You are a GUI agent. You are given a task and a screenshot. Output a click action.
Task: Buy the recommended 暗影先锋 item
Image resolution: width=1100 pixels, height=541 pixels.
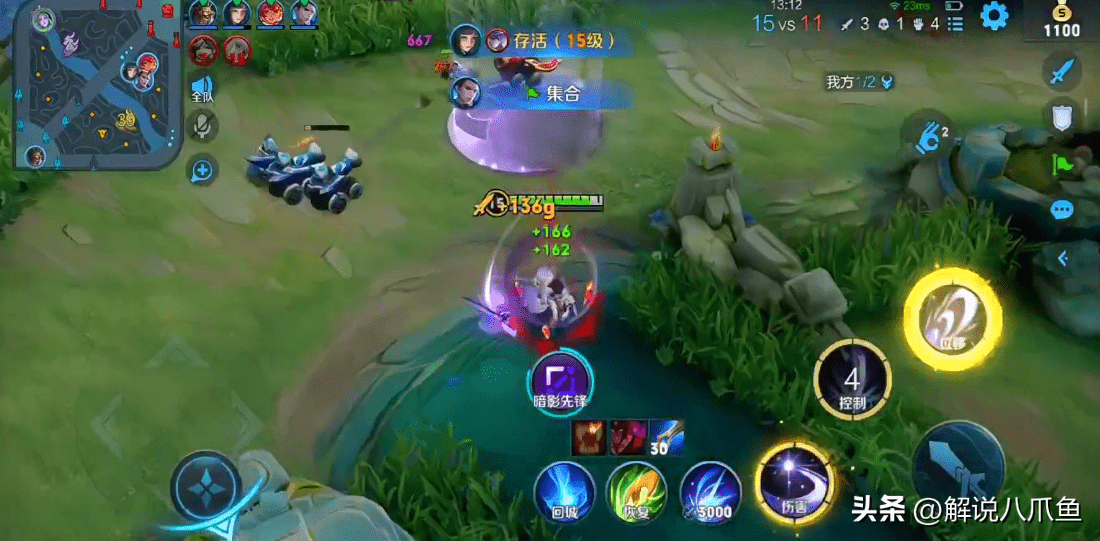tap(560, 380)
